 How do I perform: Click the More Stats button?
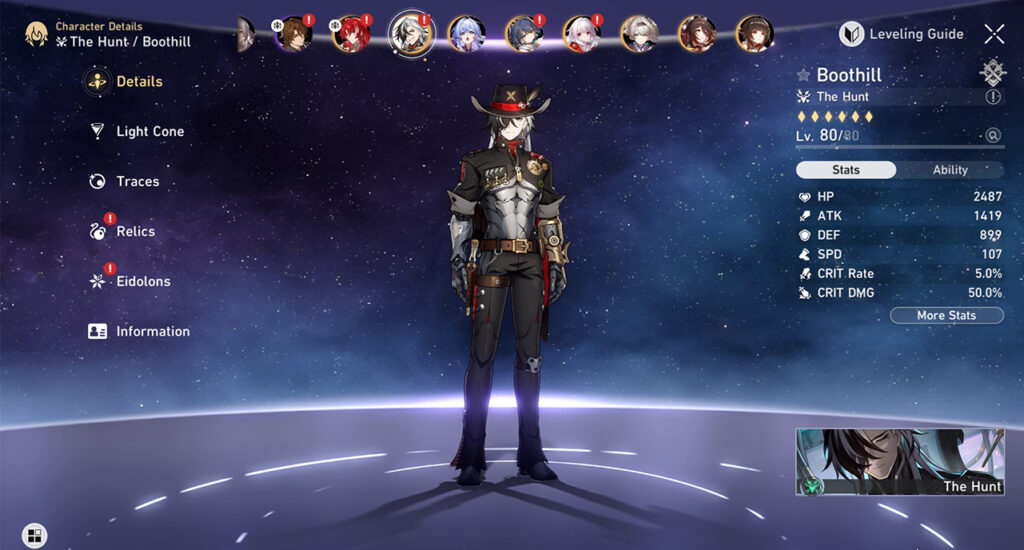tap(946, 316)
